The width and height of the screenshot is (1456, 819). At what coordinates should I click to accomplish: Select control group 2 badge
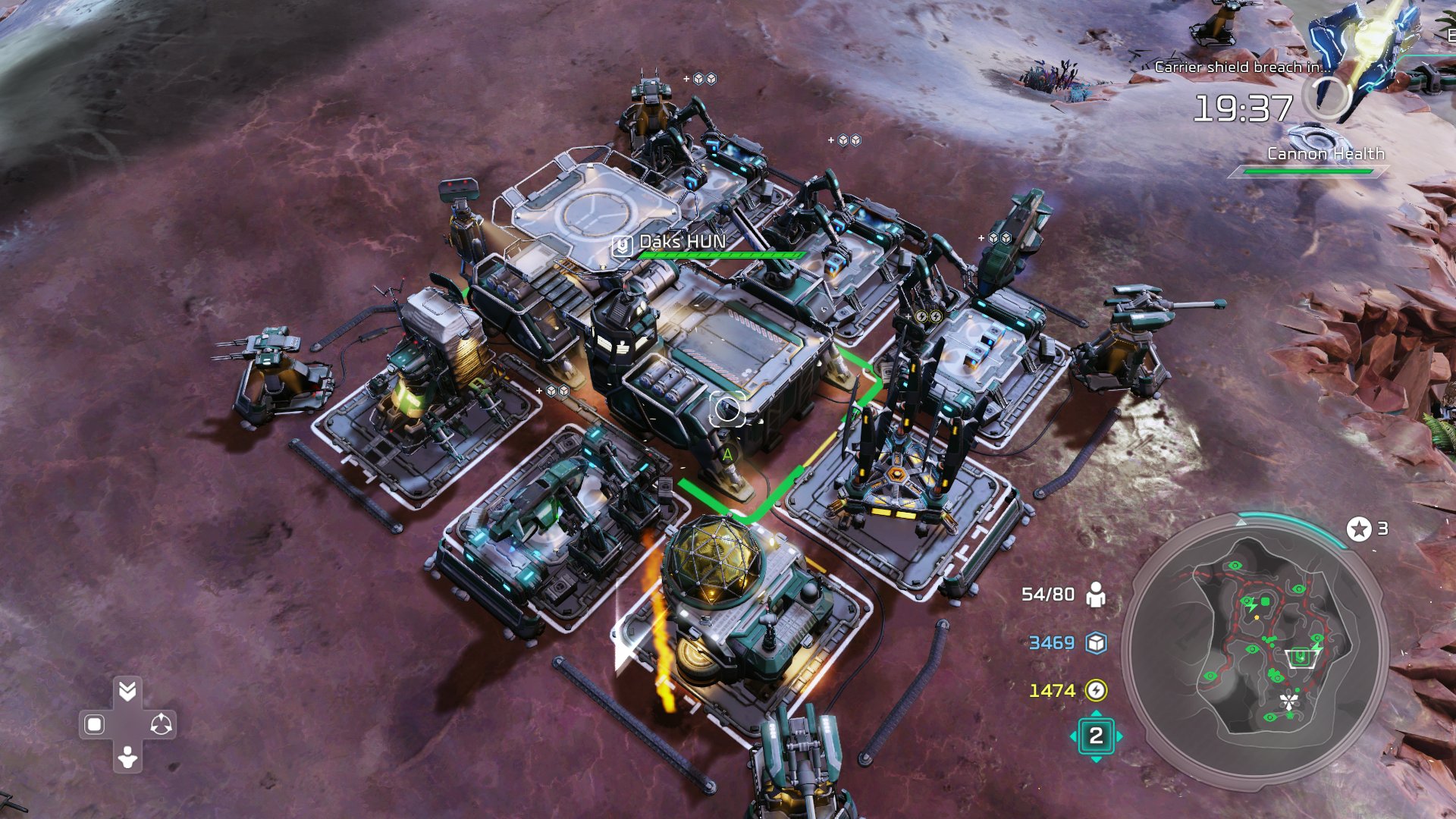pyautogui.click(x=1096, y=736)
